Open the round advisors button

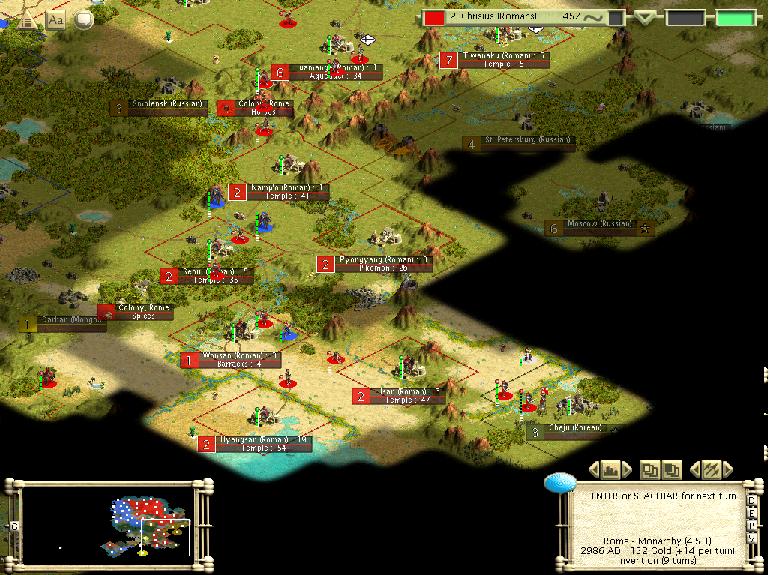[85, 19]
